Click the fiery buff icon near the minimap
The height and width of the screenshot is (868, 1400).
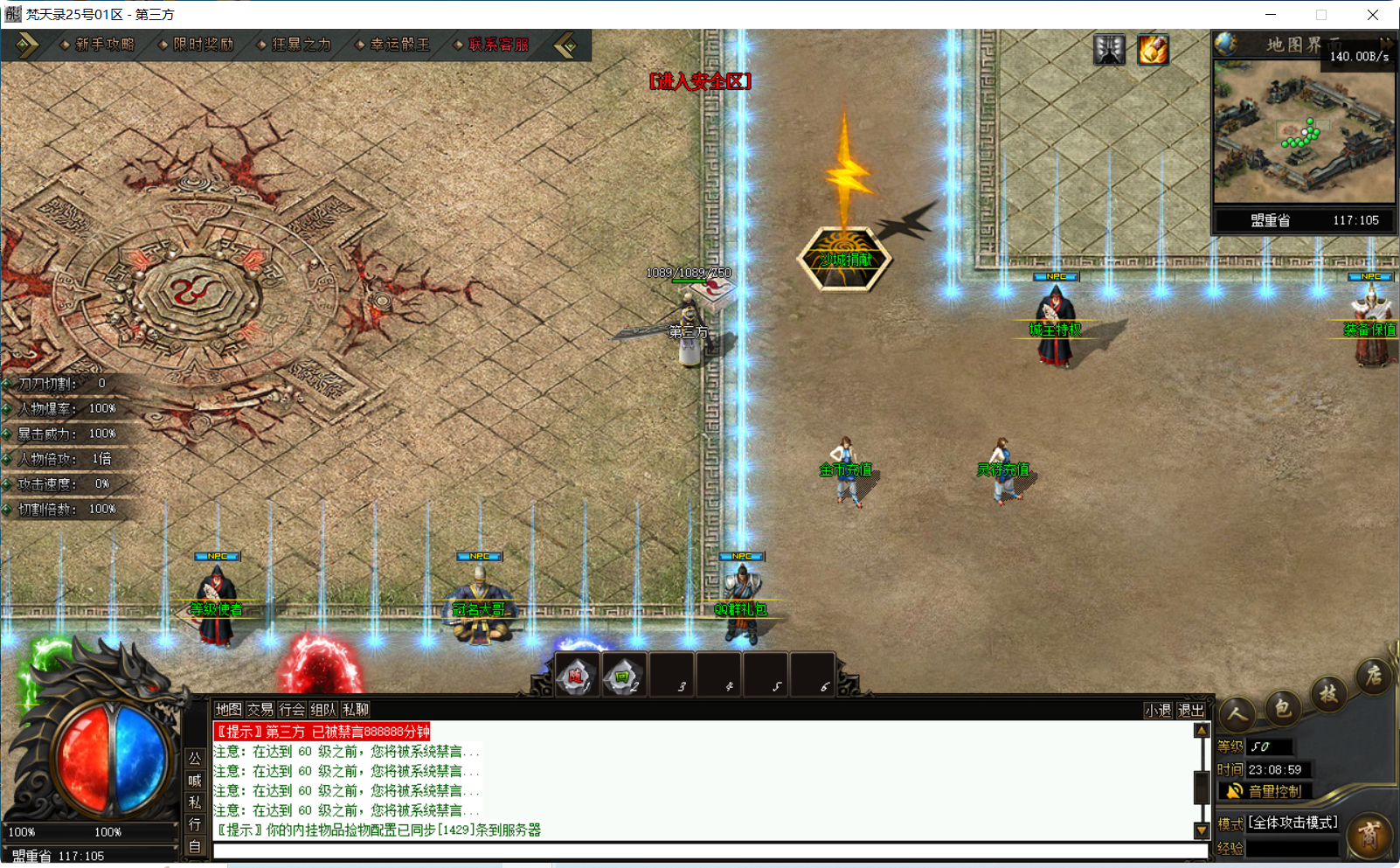(1154, 50)
